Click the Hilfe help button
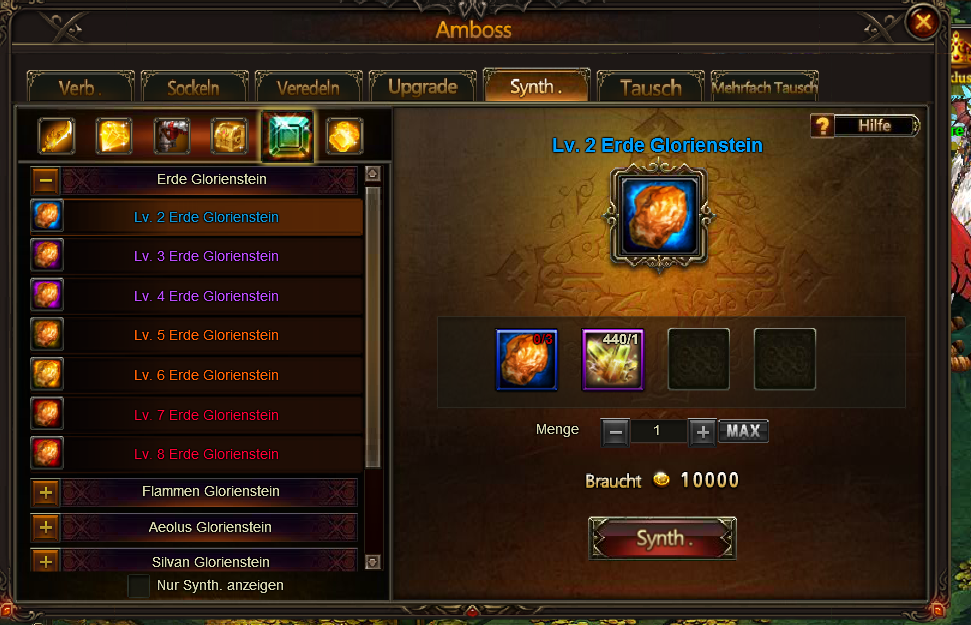Image resolution: width=971 pixels, height=625 pixels. tap(865, 126)
